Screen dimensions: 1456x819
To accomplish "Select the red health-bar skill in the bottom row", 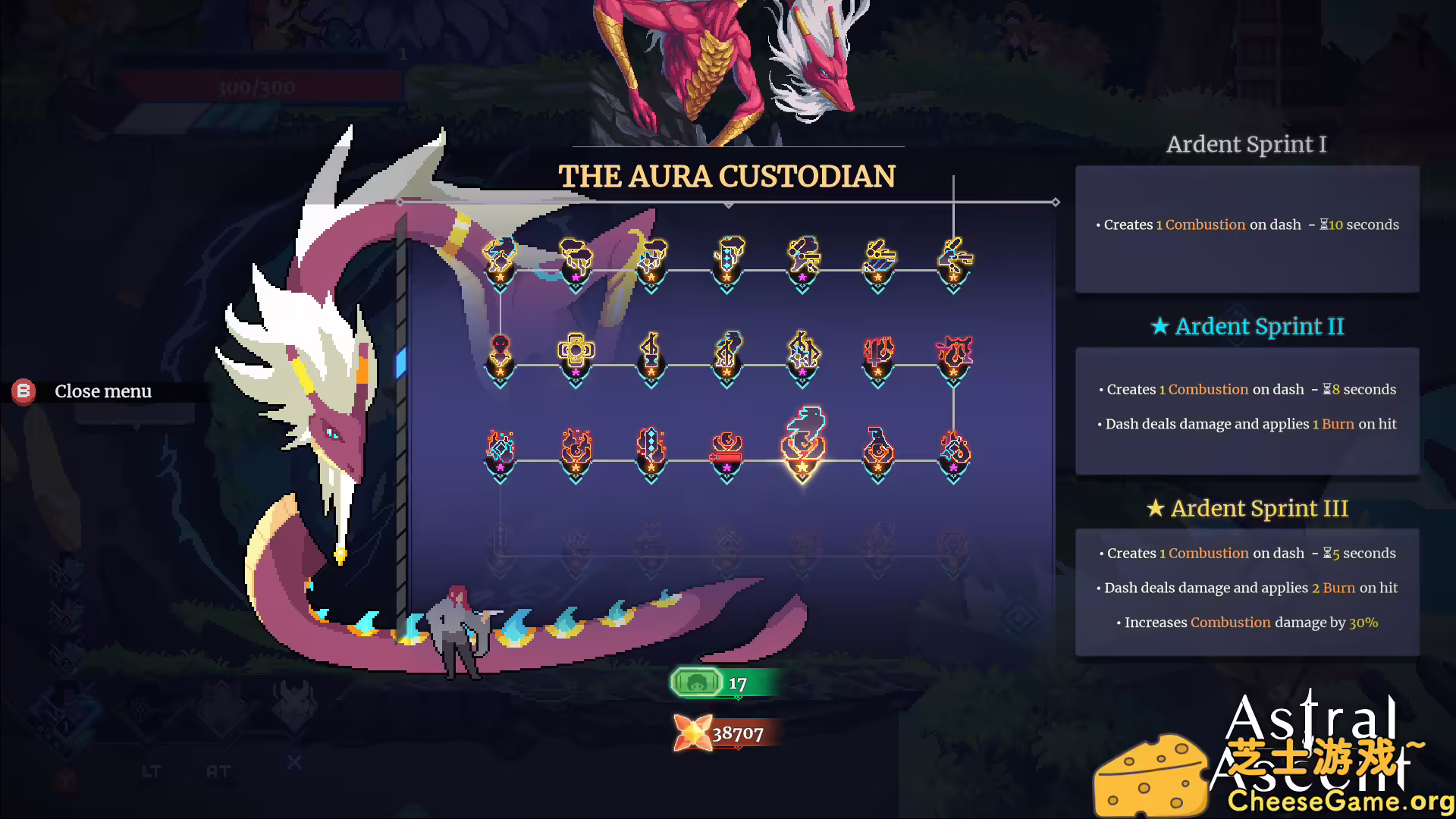I will (726, 447).
